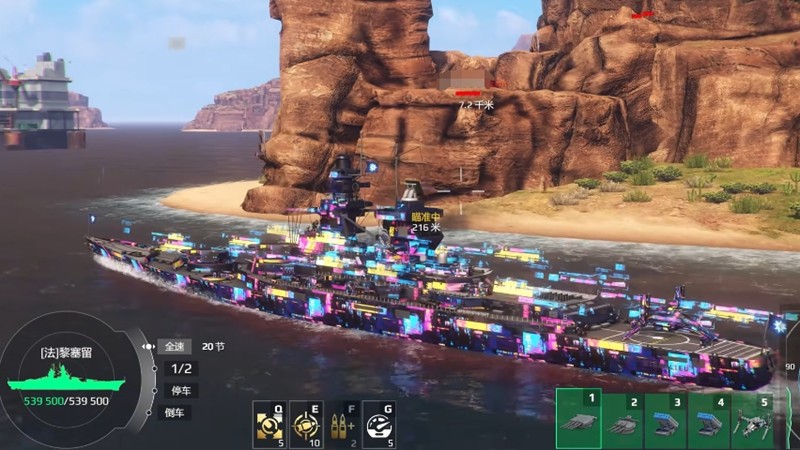Set engine to 全速 full speed
Image resolution: width=800 pixels, height=450 pixels.
coord(175,346)
